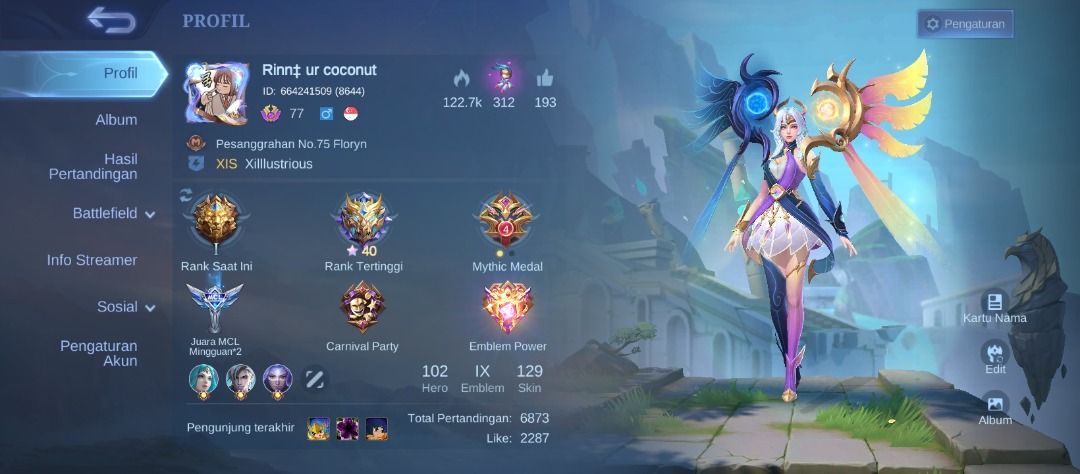The width and height of the screenshot is (1080, 474).
Task: Open the Album tab in sidebar
Action: (116, 120)
